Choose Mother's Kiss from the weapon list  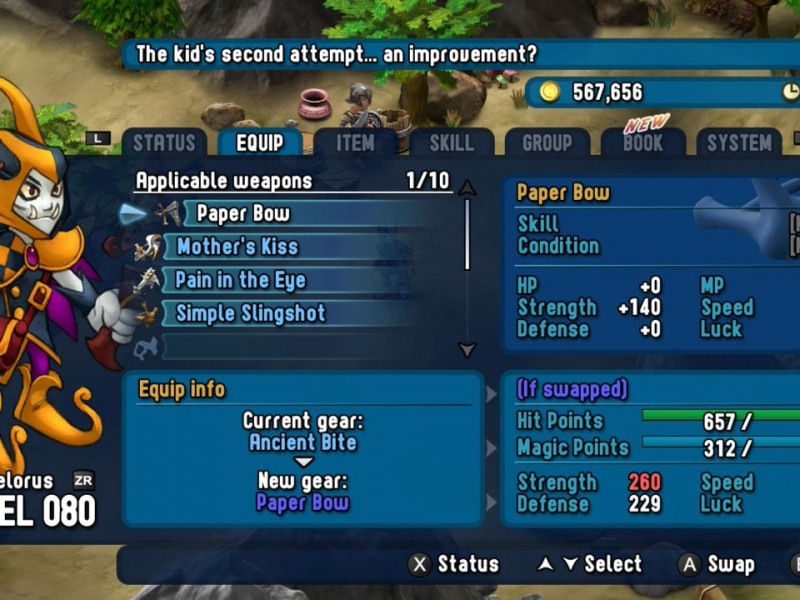coord(237,247)
